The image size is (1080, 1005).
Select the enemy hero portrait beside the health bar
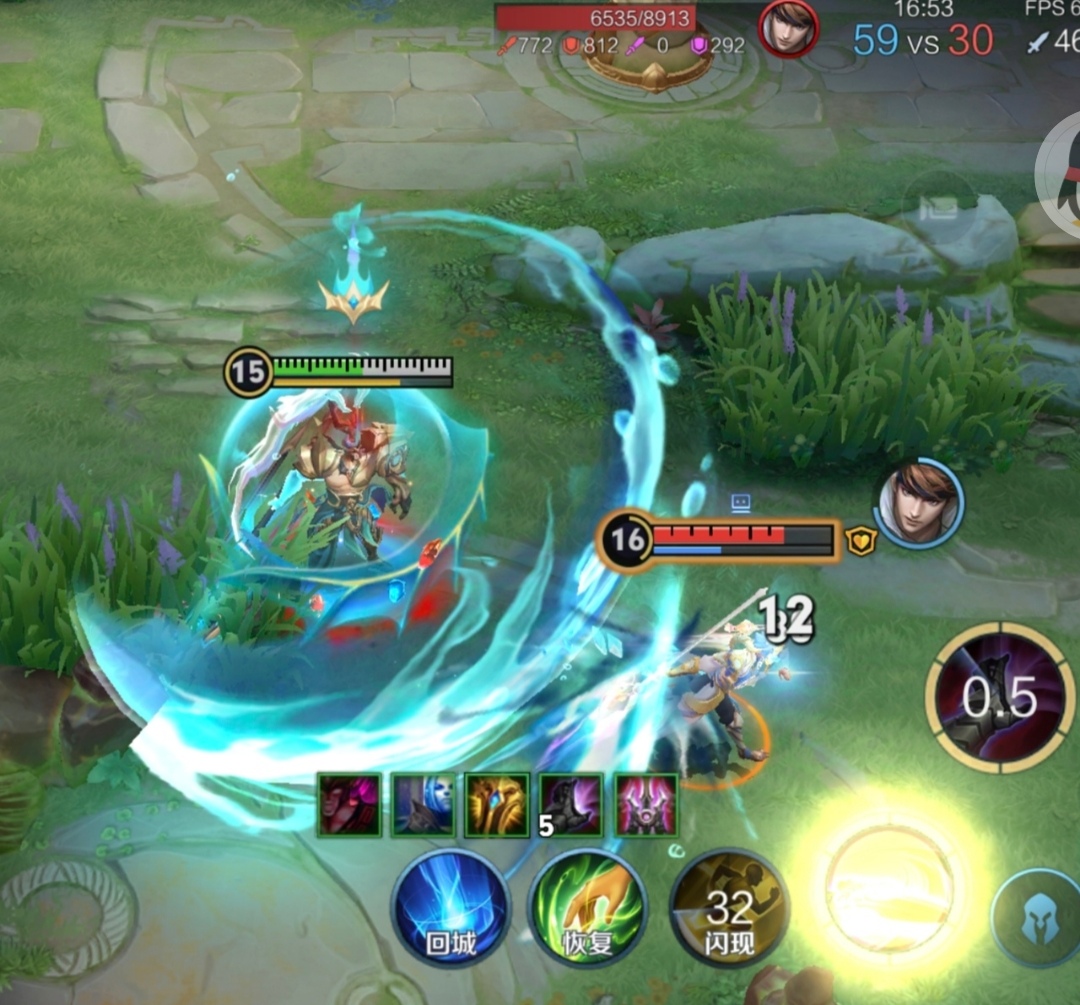pyautogui.click(x=919, y=503)
